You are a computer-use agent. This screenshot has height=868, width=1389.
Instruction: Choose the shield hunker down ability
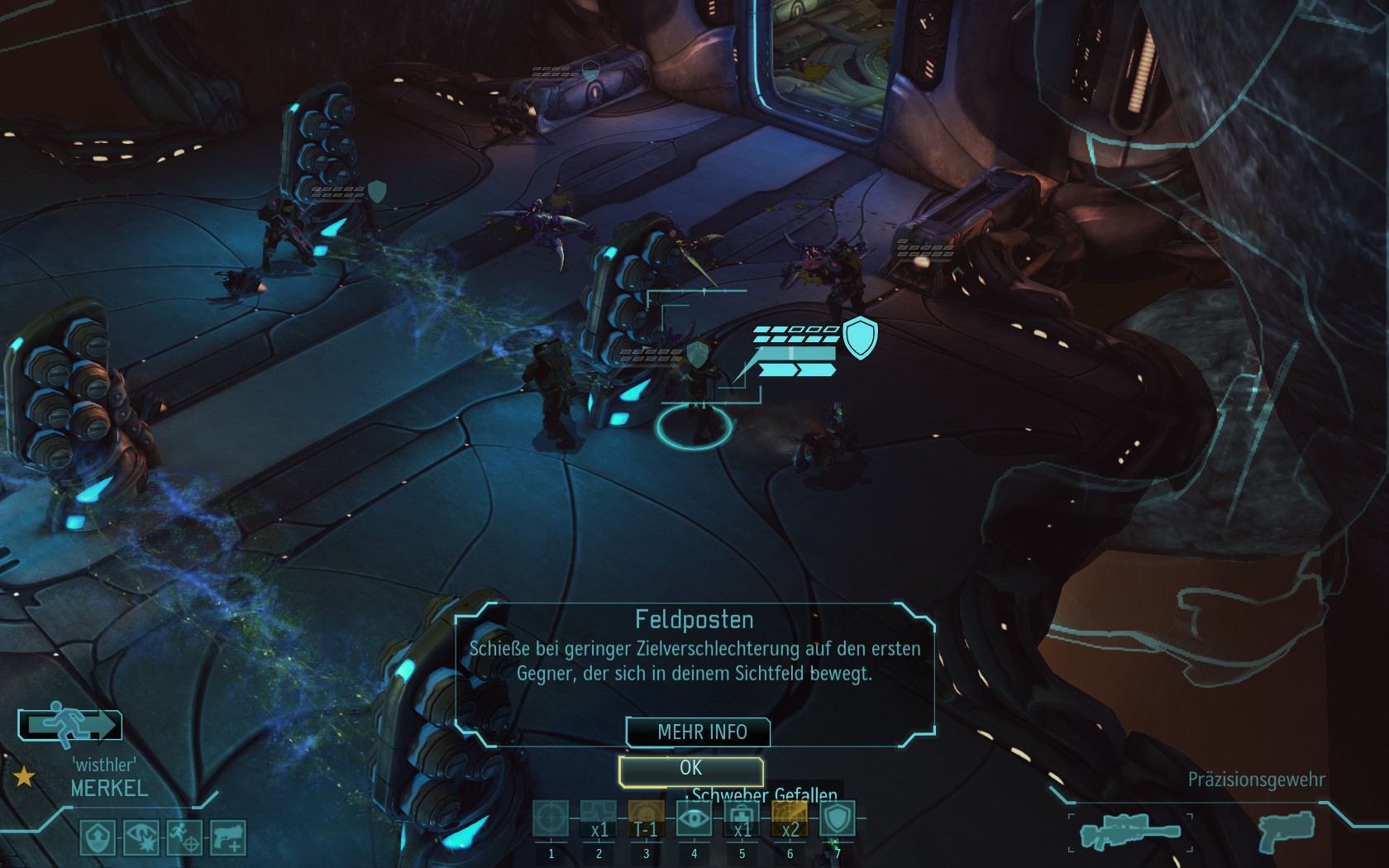[837, 819]
